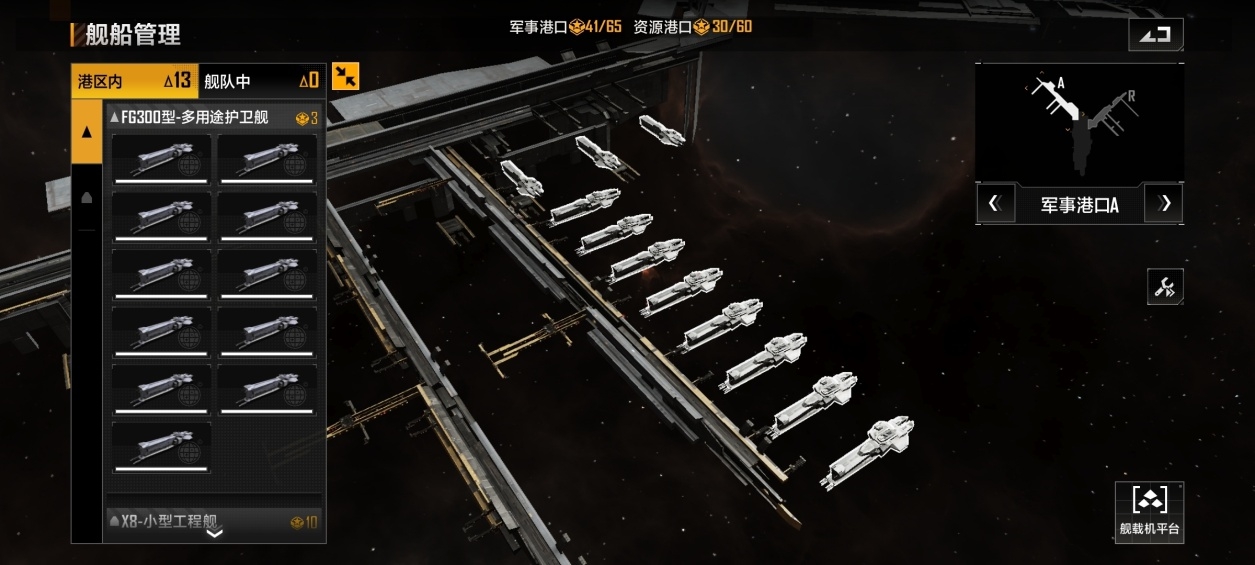
Task: Go back using the top-right return button
Action: 1156,34
